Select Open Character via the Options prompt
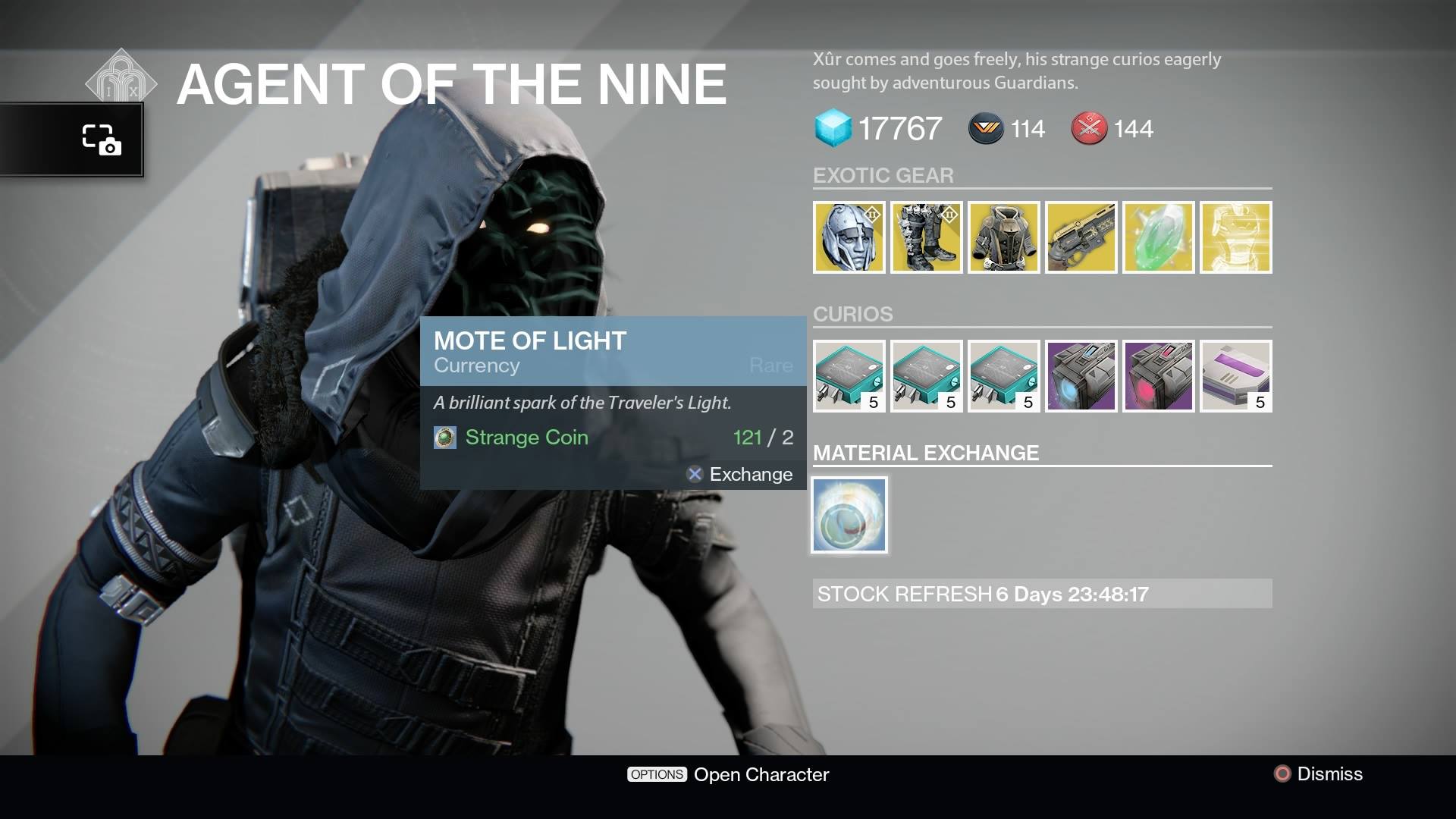 [x=727, y=774]
